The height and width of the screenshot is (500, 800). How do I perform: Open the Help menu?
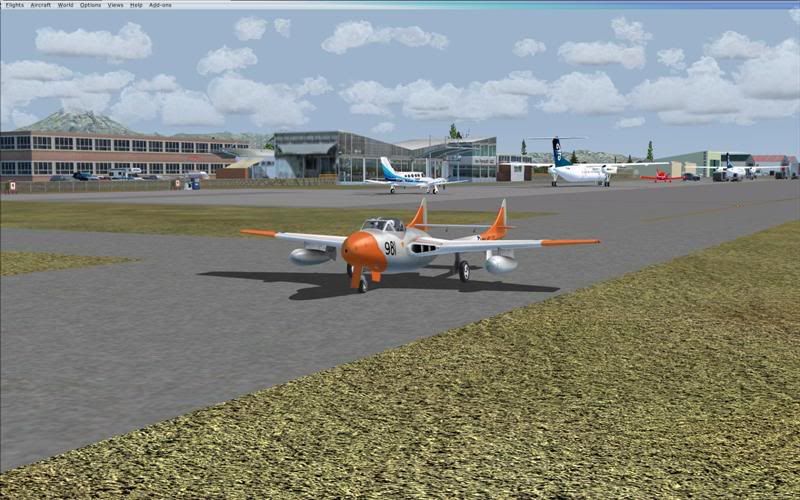(136, 5)
